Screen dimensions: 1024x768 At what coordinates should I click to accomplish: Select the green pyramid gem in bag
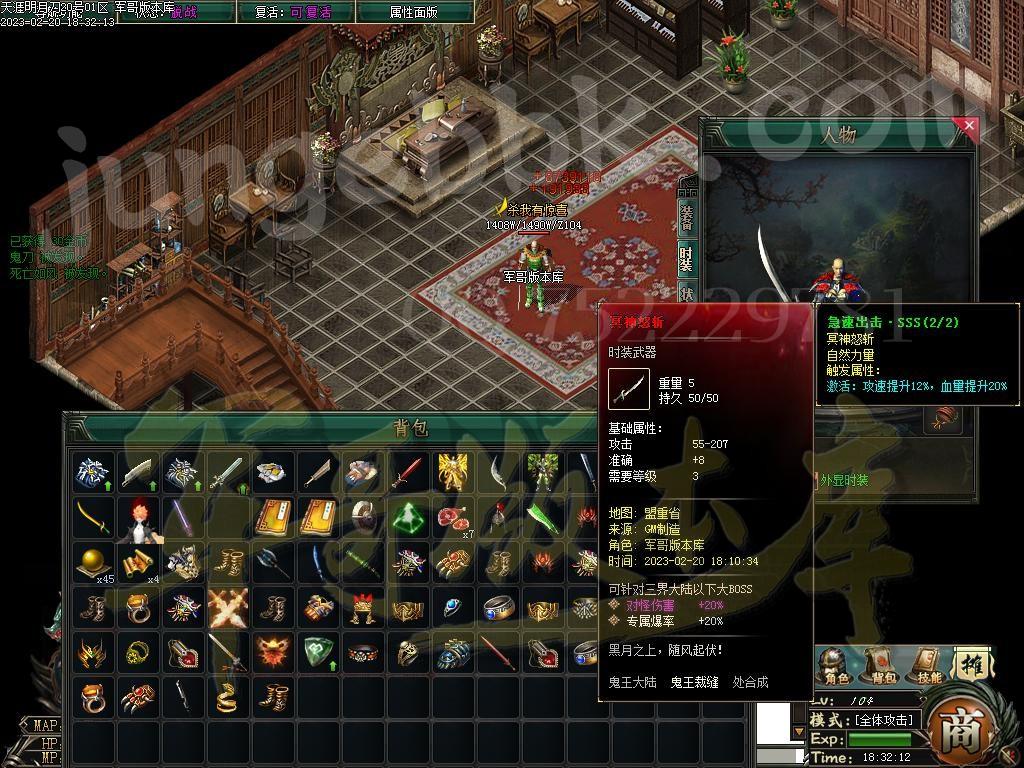pos(407,517)
